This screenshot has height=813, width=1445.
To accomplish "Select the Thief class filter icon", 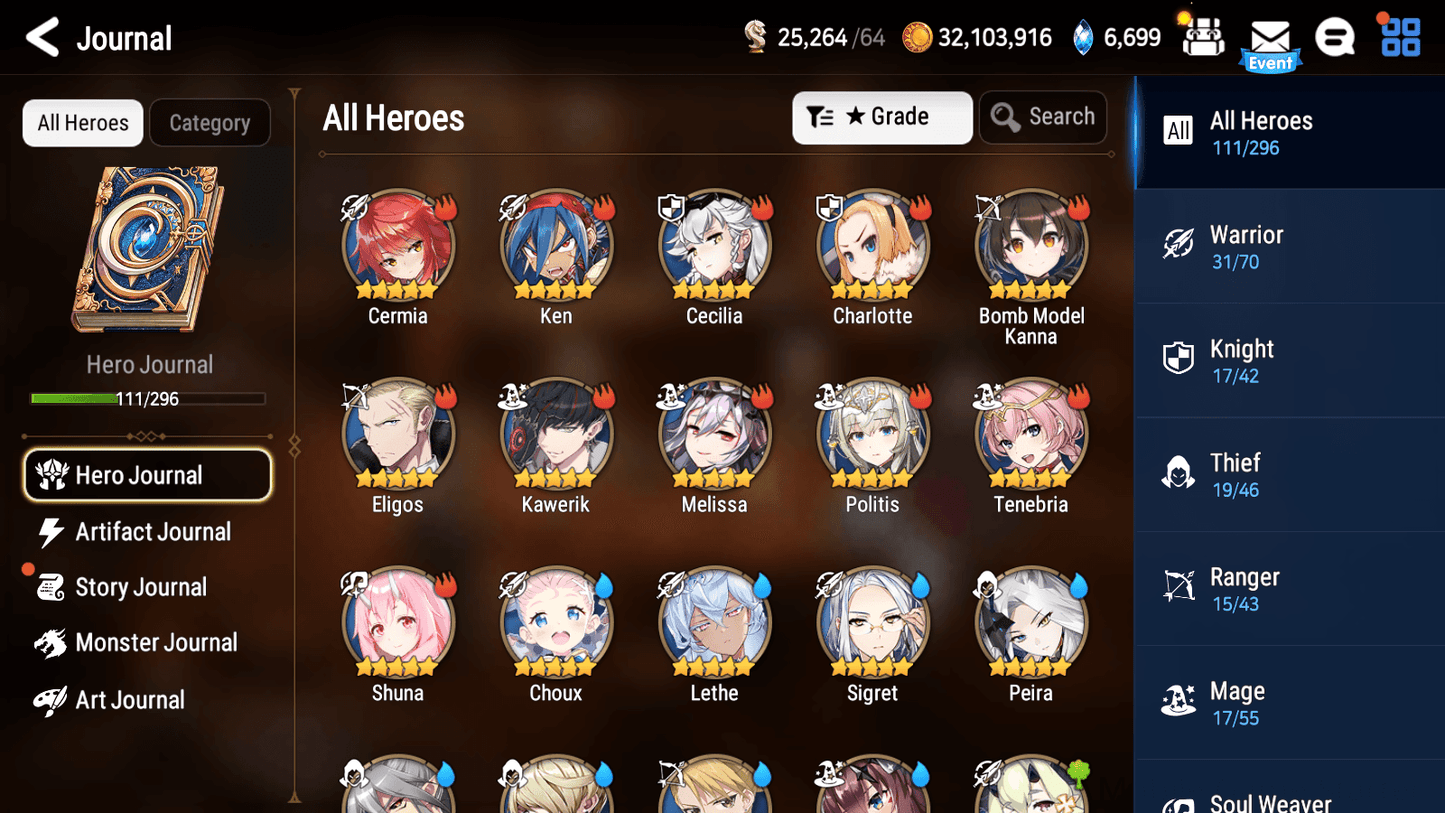I will 1178,472.
